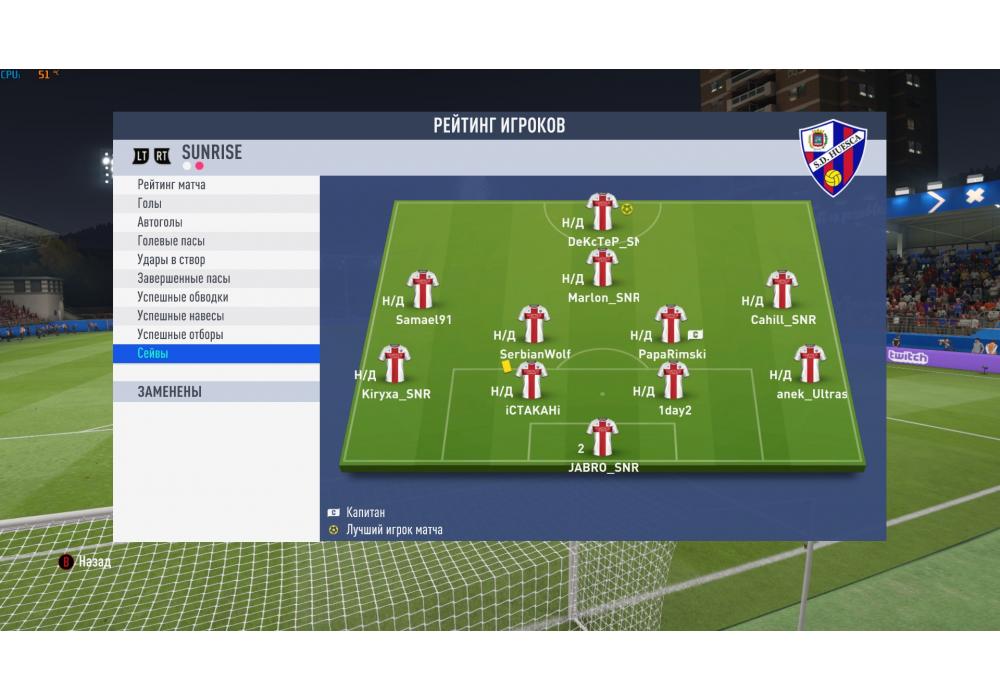Choose Samael91 on the formation
The height and width of the screenshot is (700, 1000).
coord(423,289)
